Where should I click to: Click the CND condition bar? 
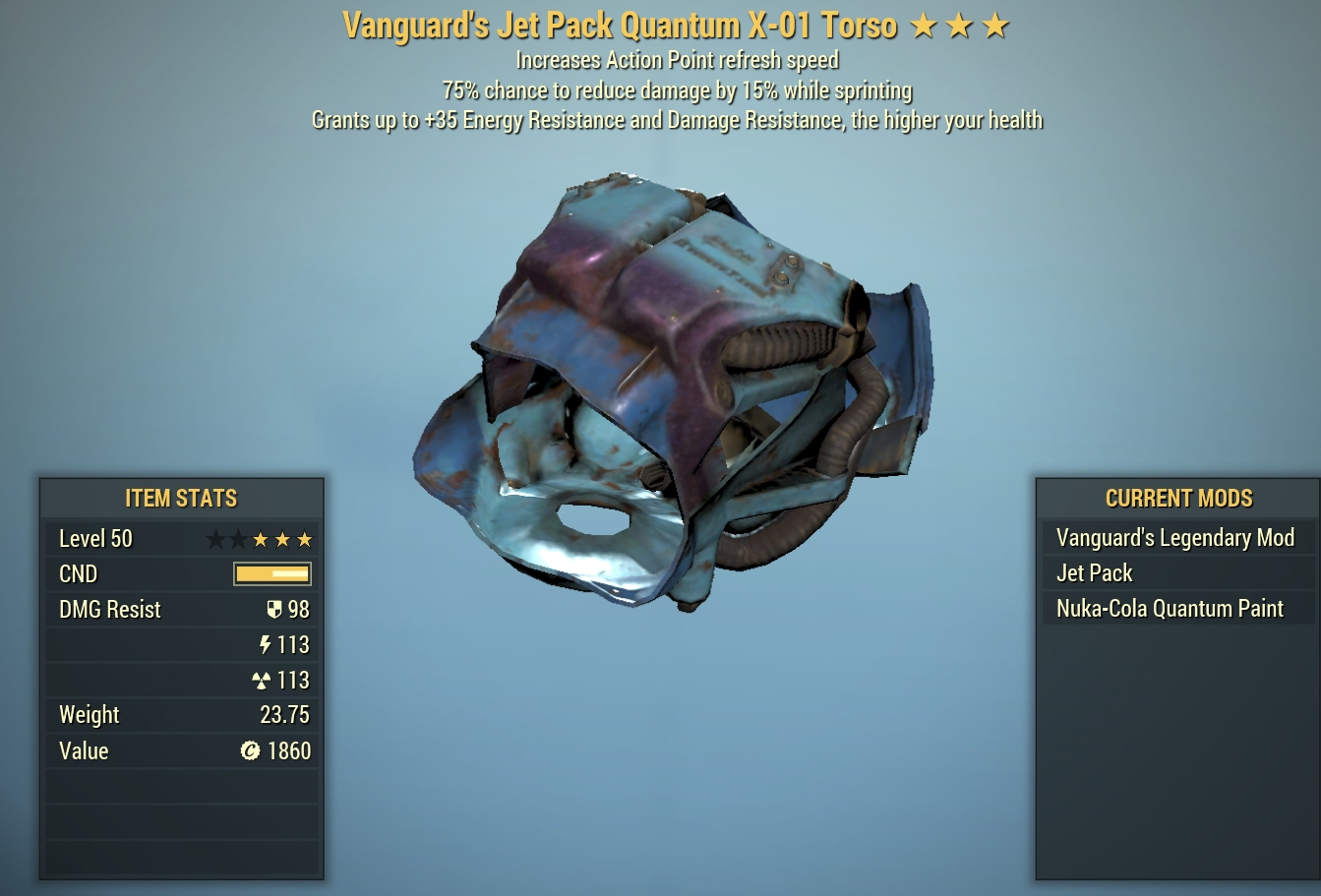(271, 573)
